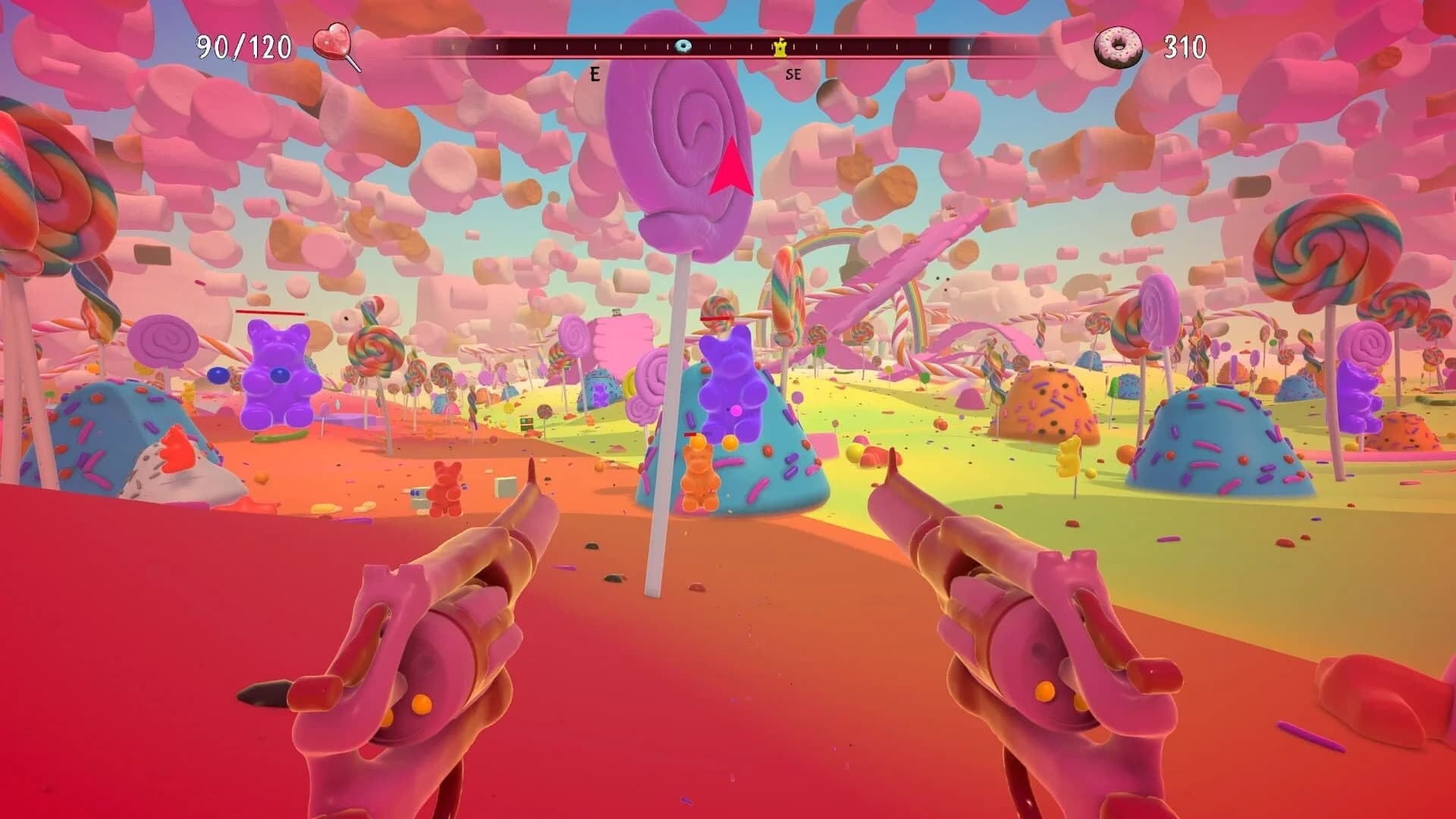Click the blue donut marker on the compass
Screen dimensions: 1456x819
(x=683, y=47)
